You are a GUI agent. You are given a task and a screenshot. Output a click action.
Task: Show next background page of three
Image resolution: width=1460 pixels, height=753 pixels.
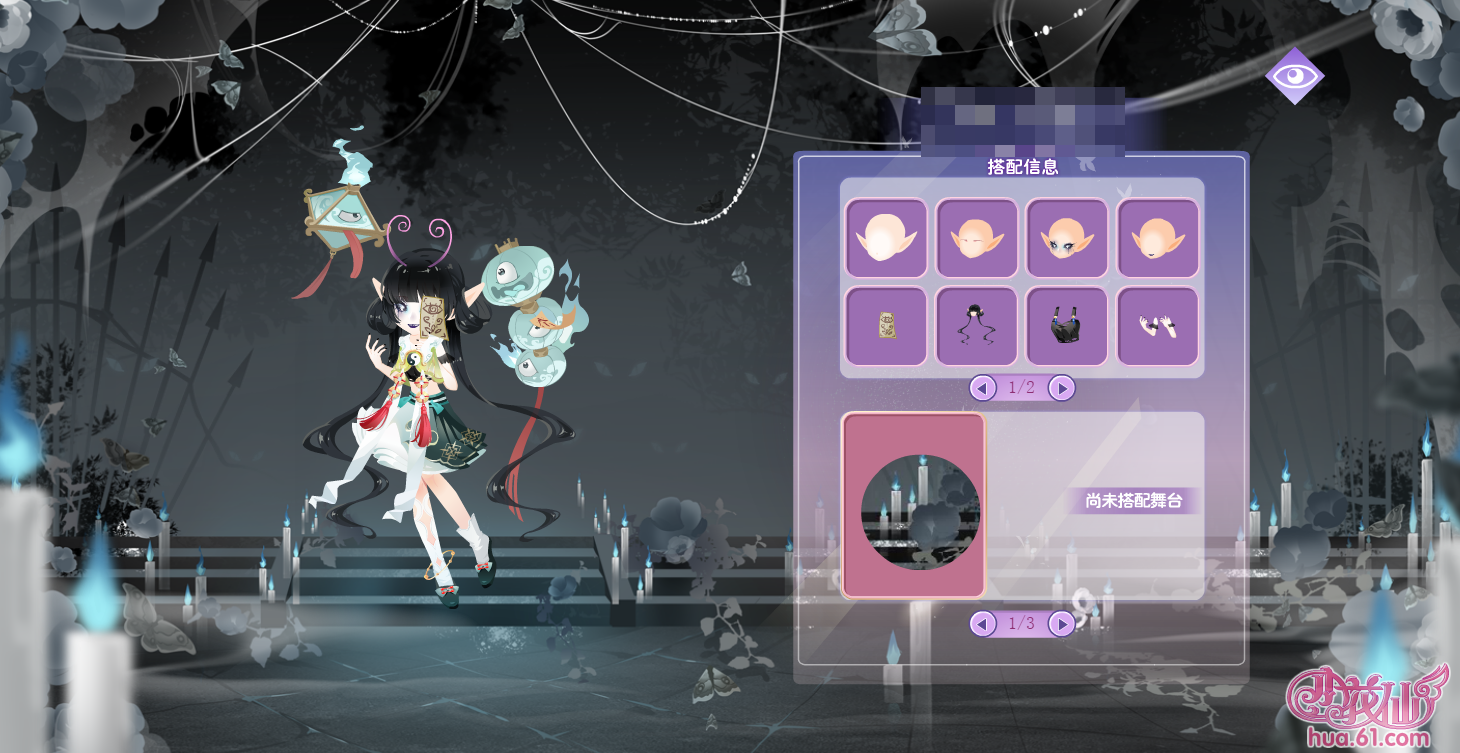(x=1062, y=624)
